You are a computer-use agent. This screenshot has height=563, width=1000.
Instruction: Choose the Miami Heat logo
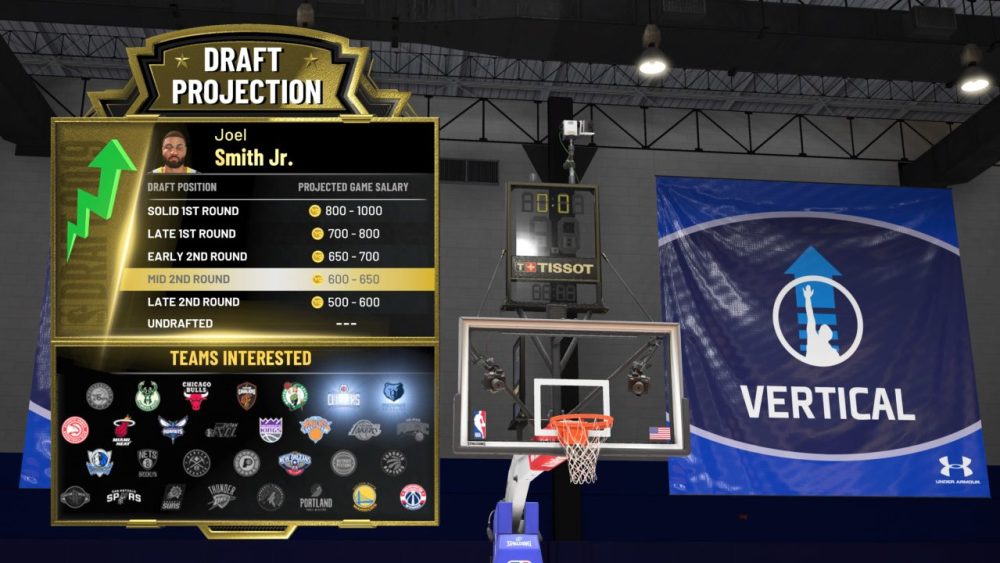[123, 431]
